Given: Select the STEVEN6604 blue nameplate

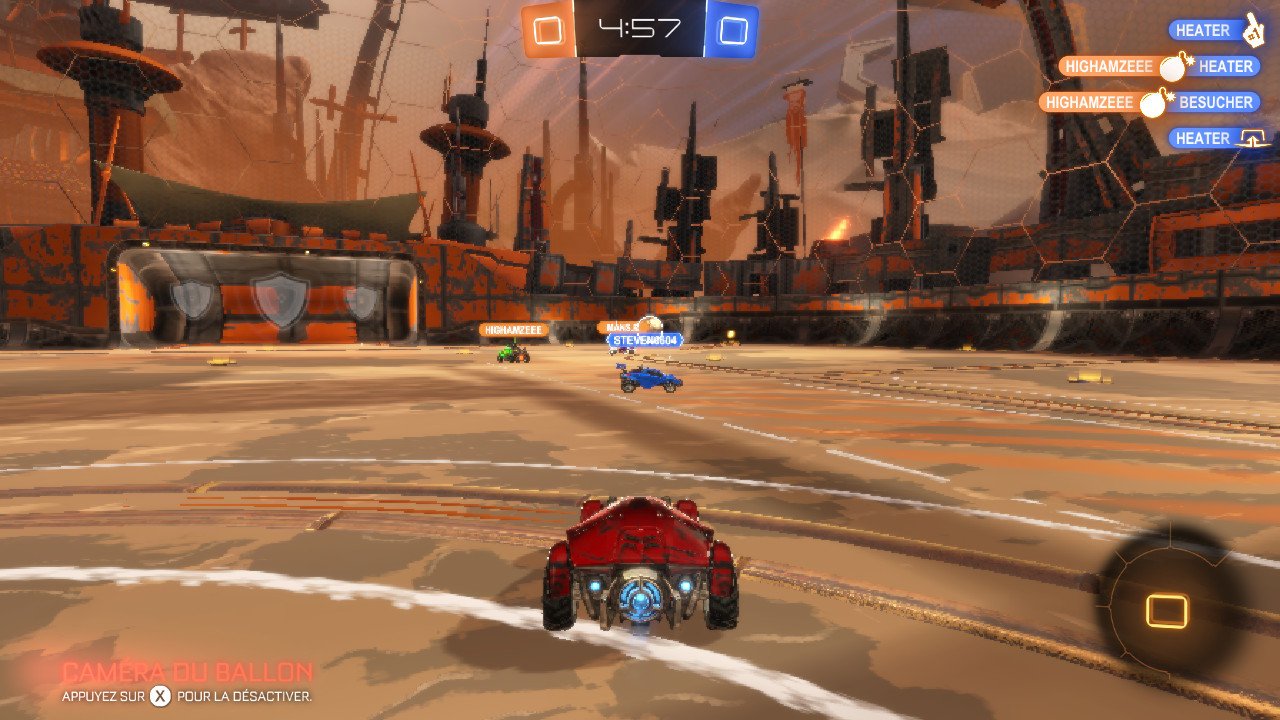Looking at the screenshot, I should click(642, 341).
